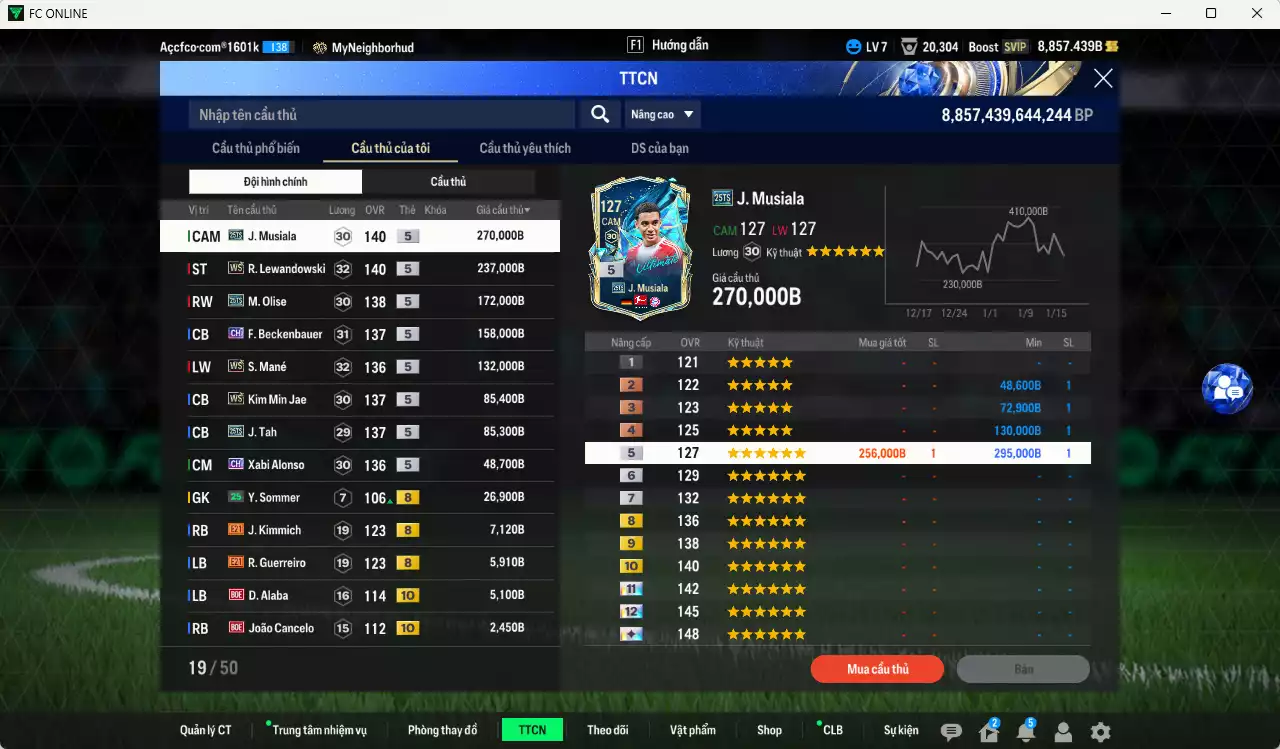The image size is (1280, 749).
Task: Open the floating blue chat bubble widget
Action: (x=1227, y=389)
